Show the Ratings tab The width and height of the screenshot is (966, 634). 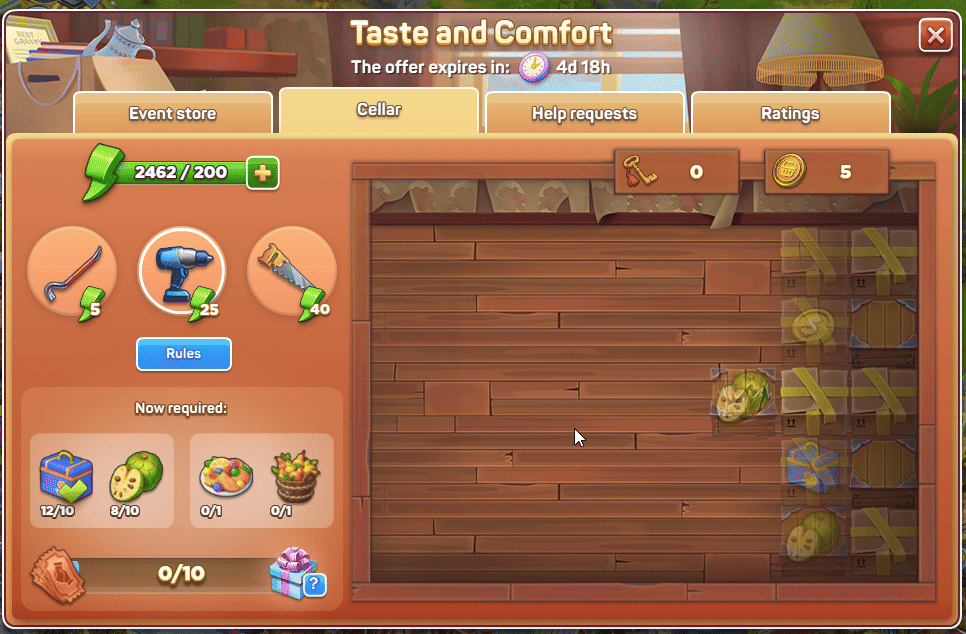pos(790,113)
